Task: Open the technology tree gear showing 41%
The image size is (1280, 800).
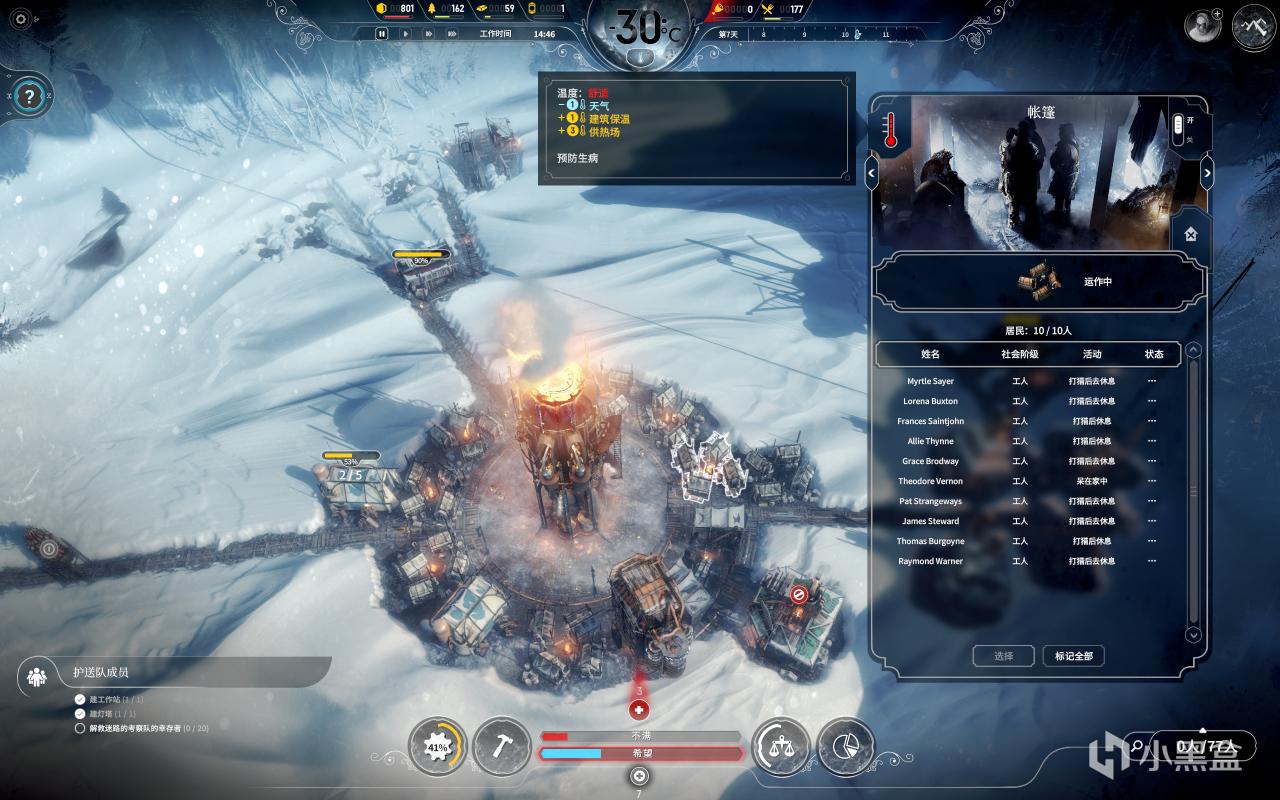Action: coord(437,747)
